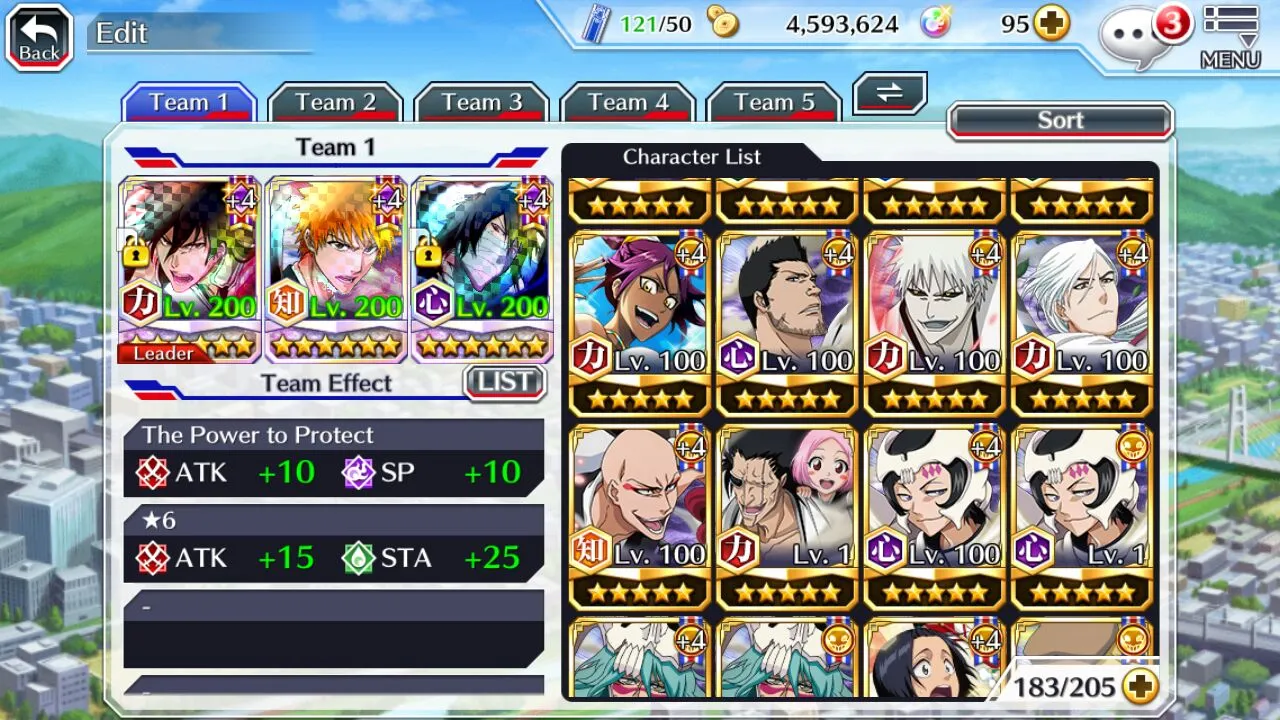Switch to the Team 2 tab
This screenshot has height=720, width=1280.
(335, 103)
